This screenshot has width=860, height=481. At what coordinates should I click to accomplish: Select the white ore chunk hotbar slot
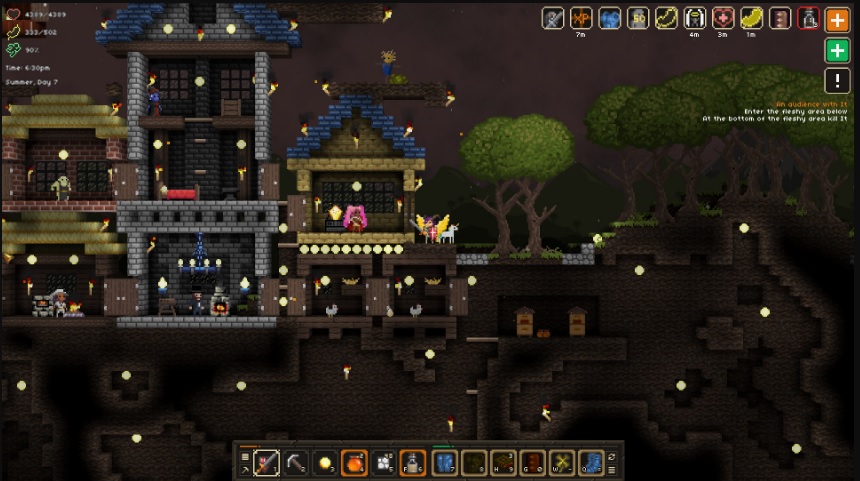click(x=383, y=462)
